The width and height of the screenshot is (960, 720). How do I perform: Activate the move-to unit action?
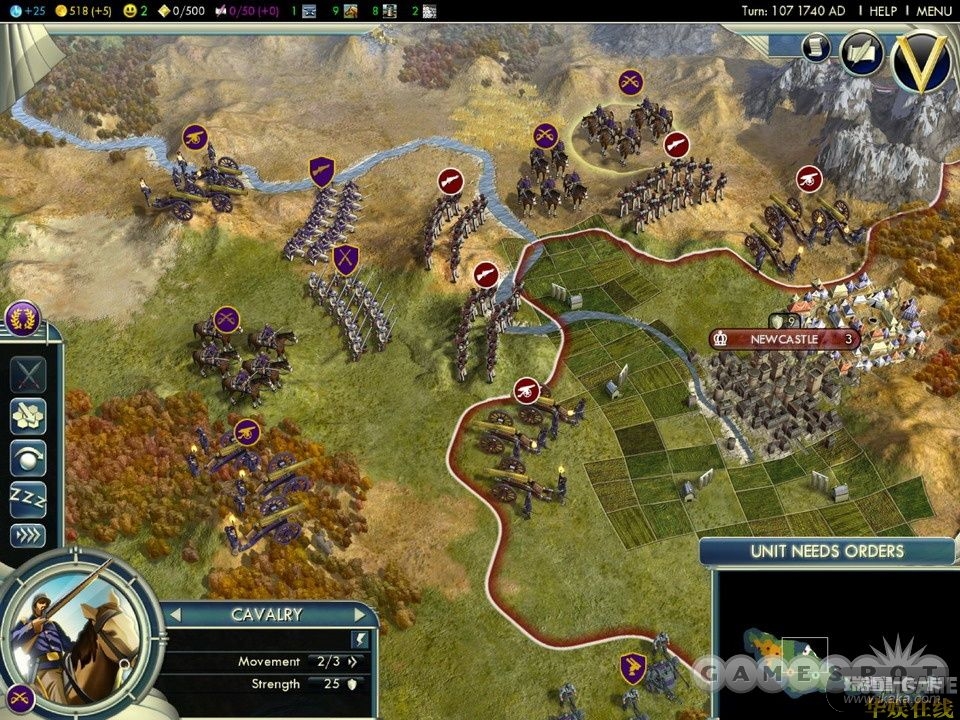pyautogui.click(x=28, y=456)
